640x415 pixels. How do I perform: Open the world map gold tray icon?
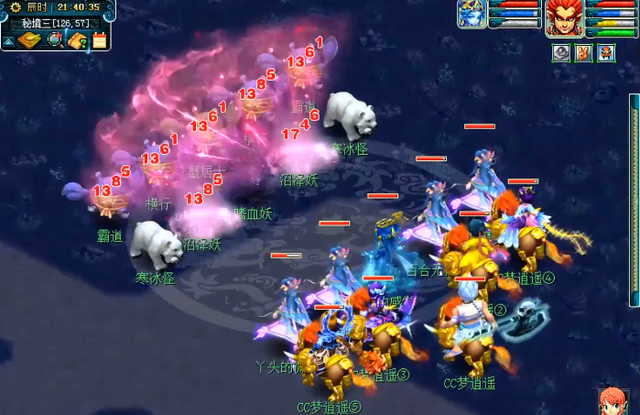tap(28, 40)
